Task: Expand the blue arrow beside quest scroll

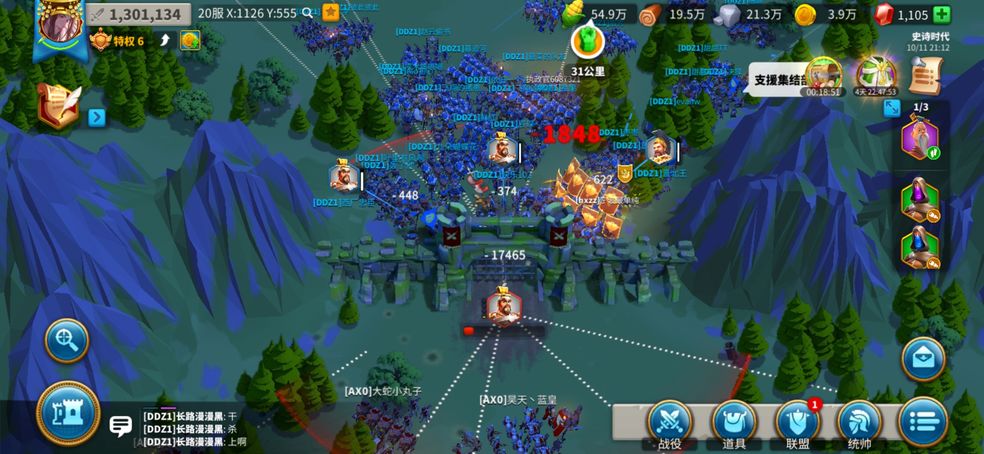Action: 97,117
